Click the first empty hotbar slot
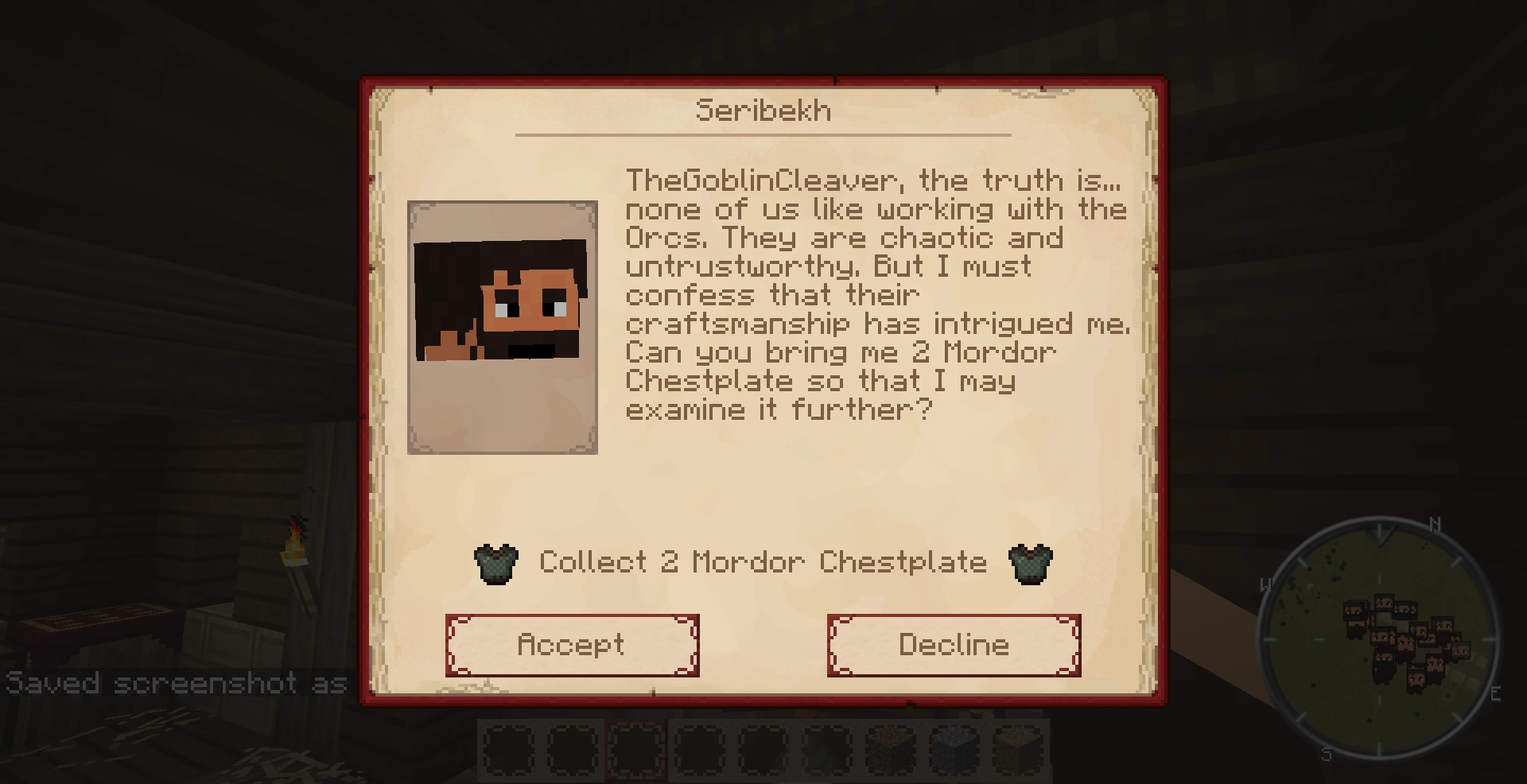Screen dimensions: 1527x784 pyautogui.click(x=507, y=747)
